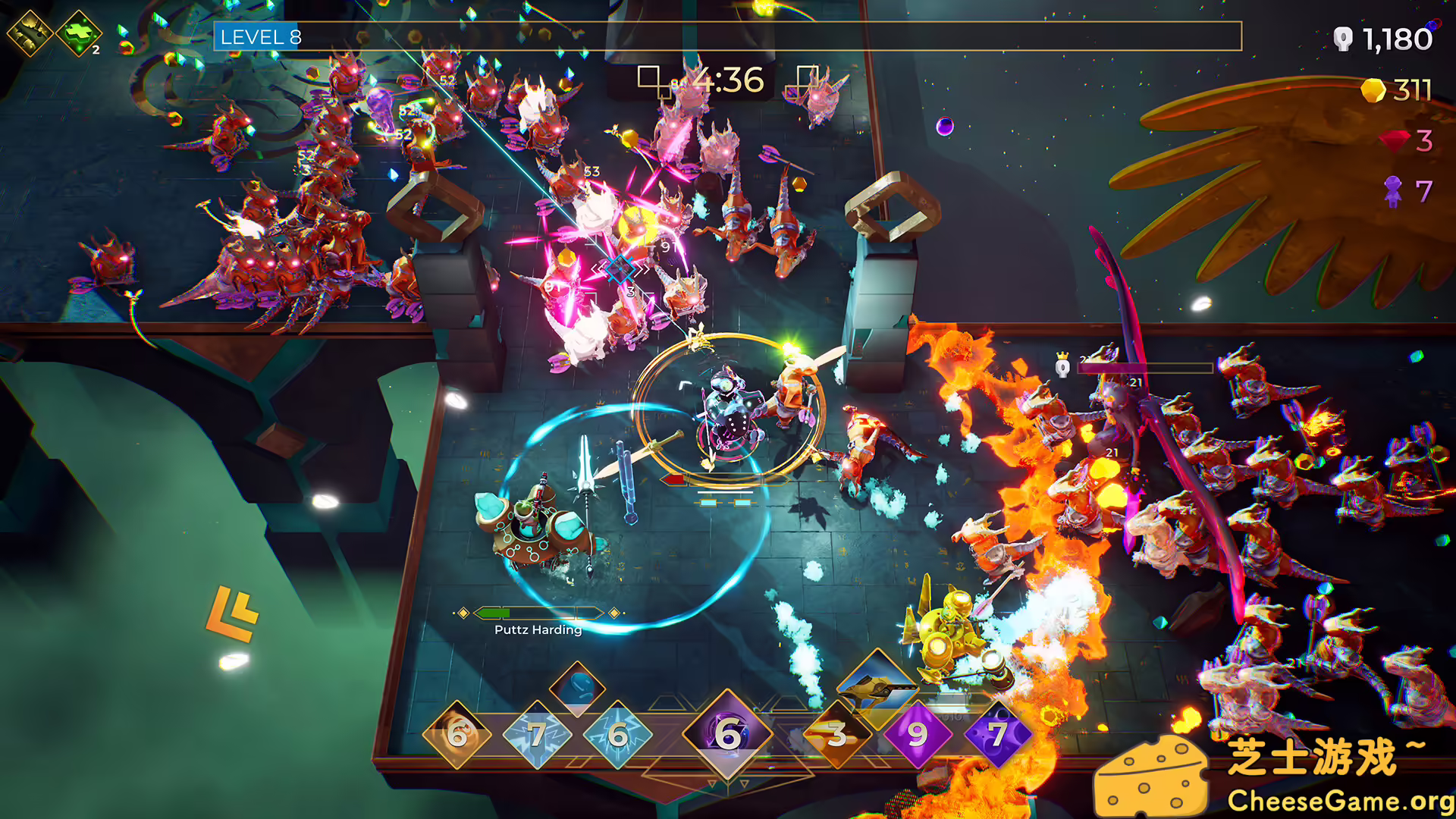Select the magenta ability showing 9
Screen dimensions: 1456x819
point(918,734)
